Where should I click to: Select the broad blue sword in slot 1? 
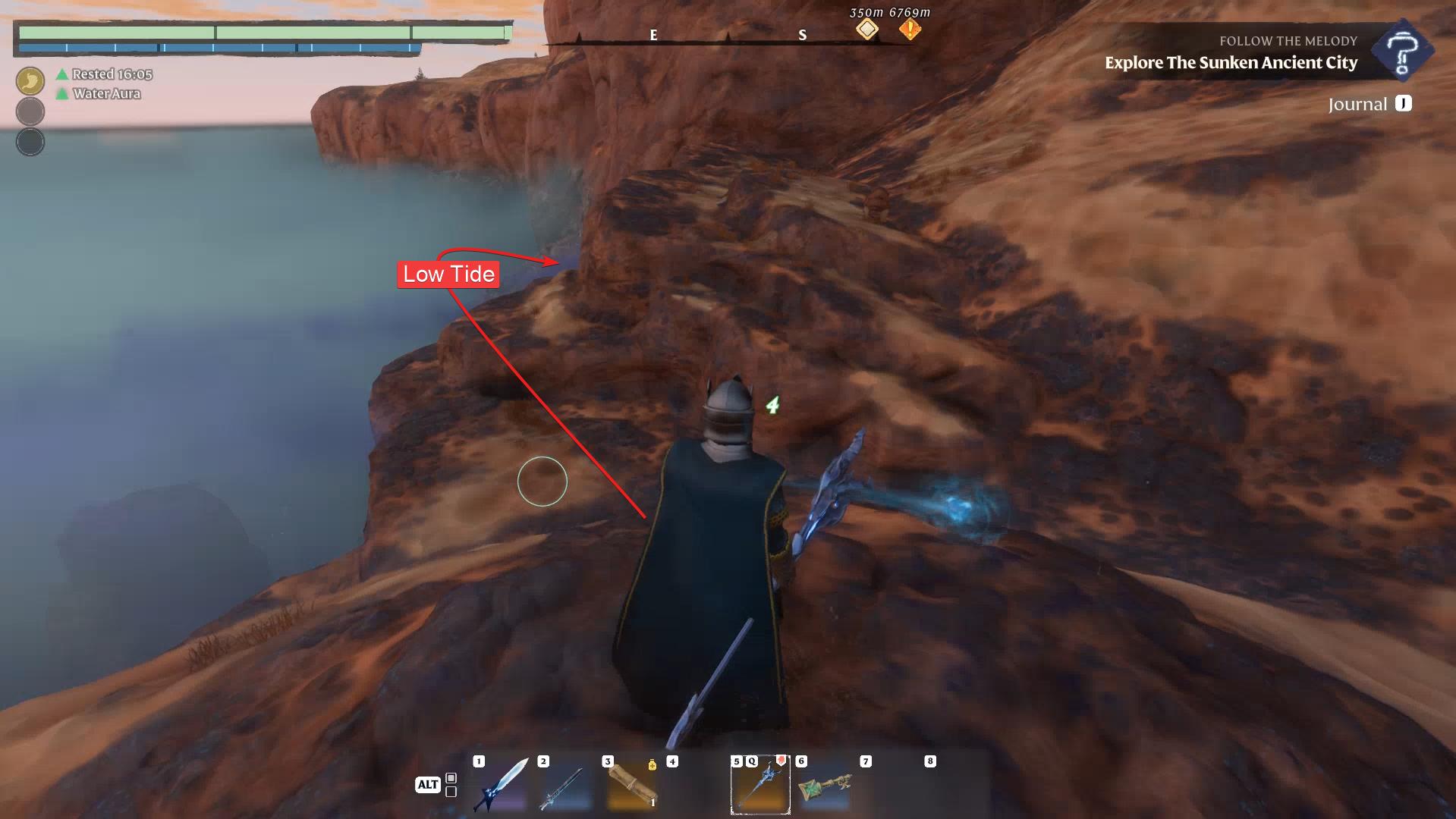[502, 786]
